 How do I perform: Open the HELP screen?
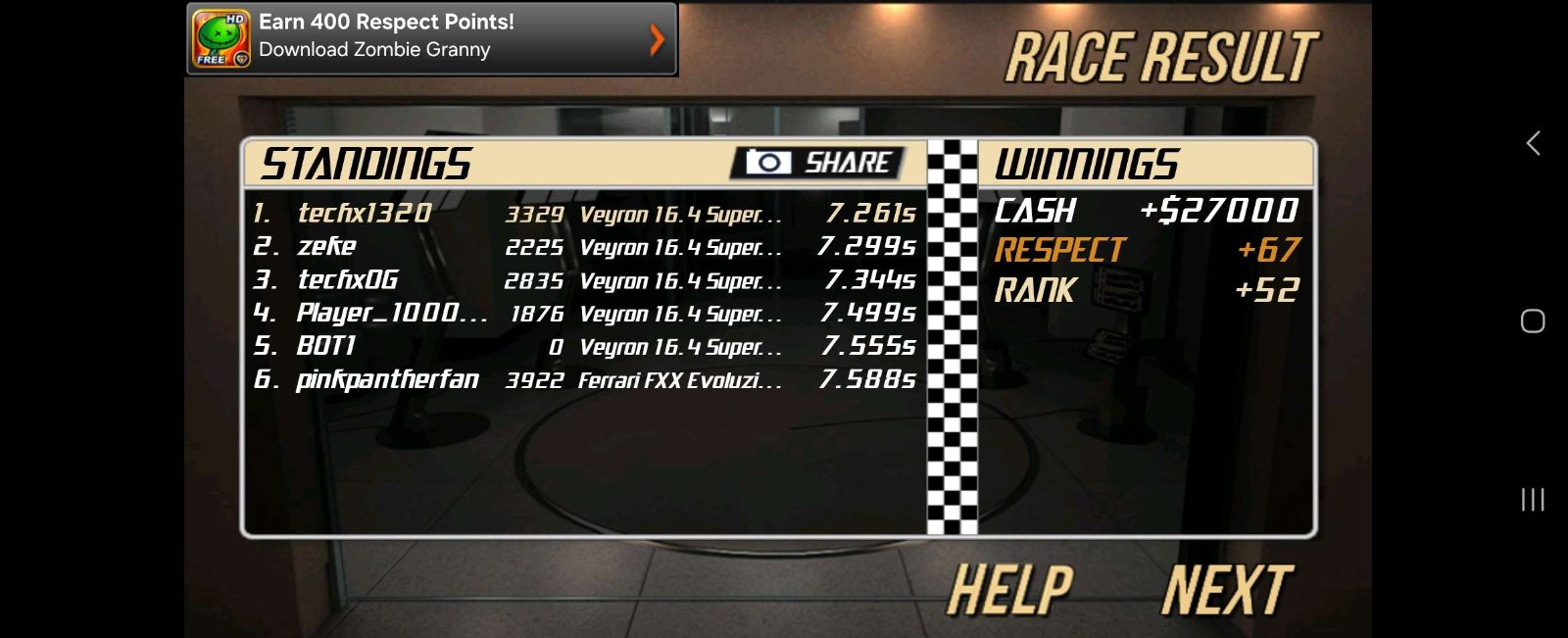(x=1009, y=590)
